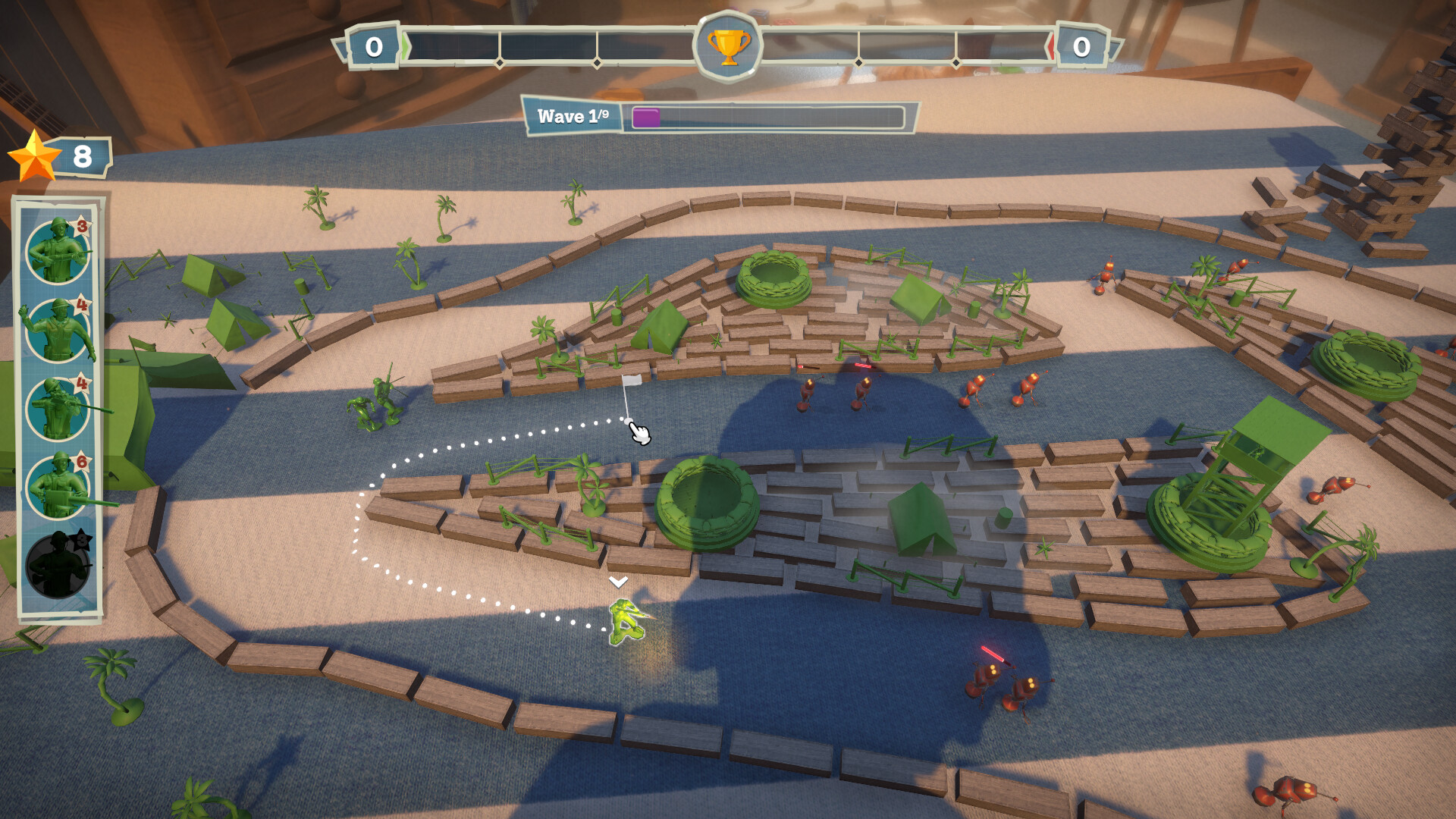Click the Wave 1/9 label plate

(574, 116)
